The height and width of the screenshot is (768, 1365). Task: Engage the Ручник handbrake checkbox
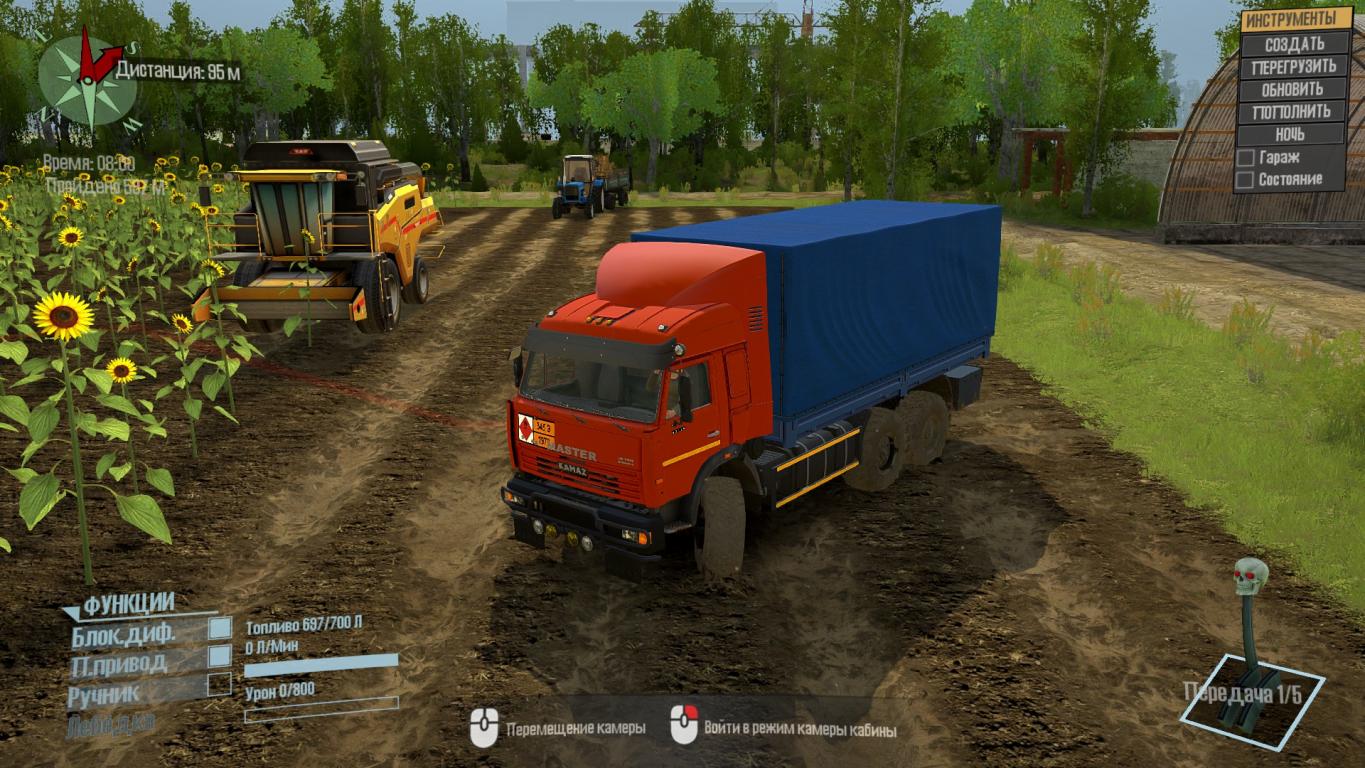(220, 685)
